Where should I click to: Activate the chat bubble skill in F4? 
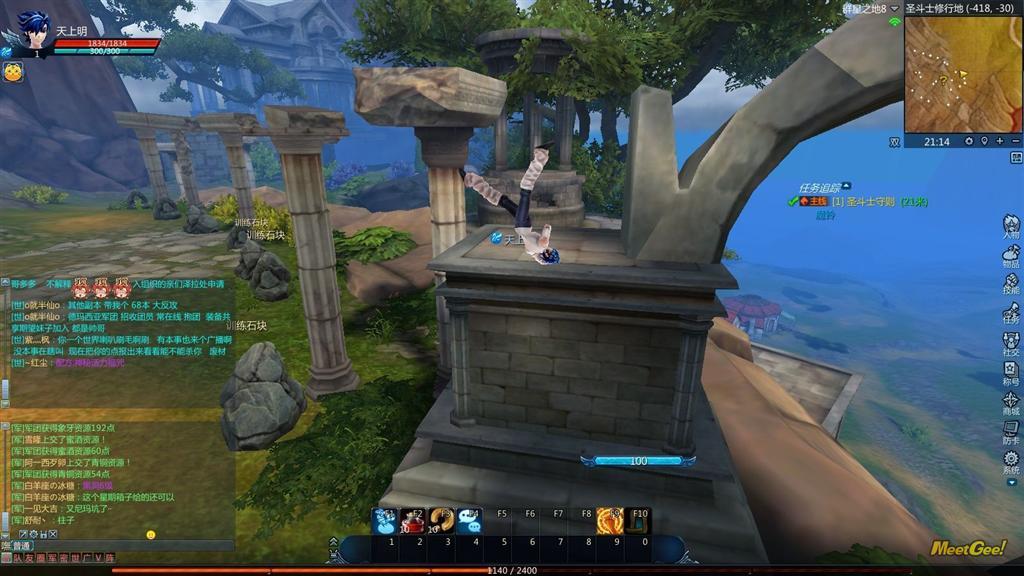[469, 521]
